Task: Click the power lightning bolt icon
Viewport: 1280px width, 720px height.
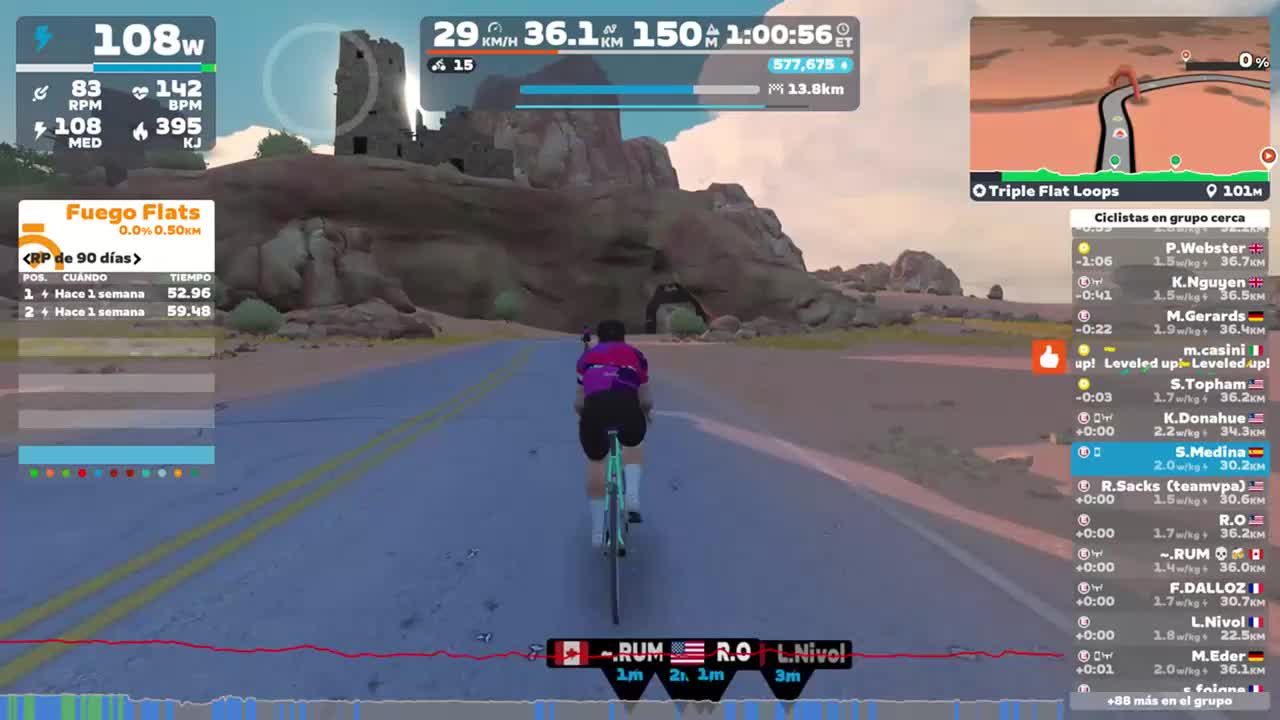Action: pos(41,38)
